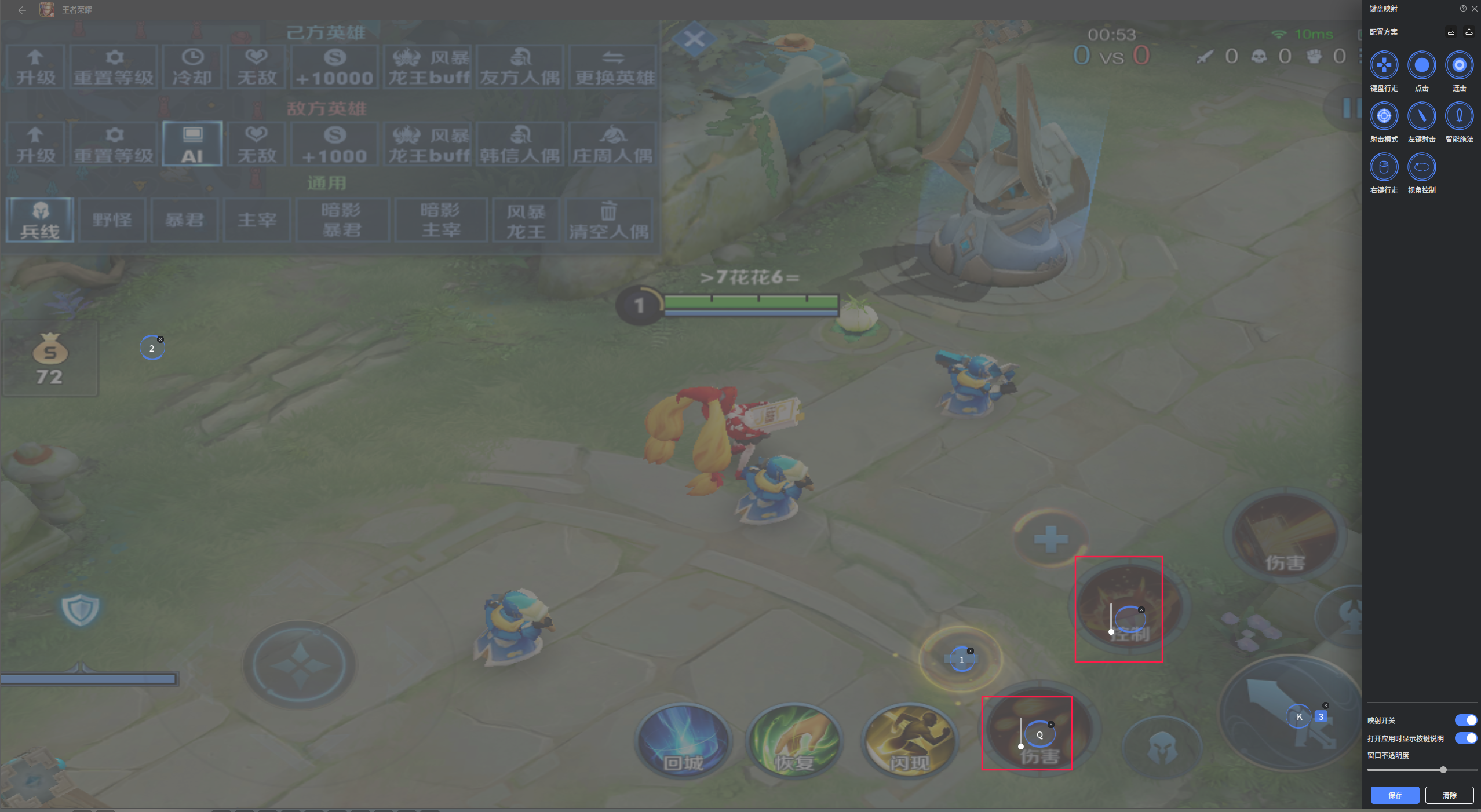Select the 清空人偶 clear dummies button
Image resolution: width=1481 pixels, height=812 pixels.
coord(608,220)
